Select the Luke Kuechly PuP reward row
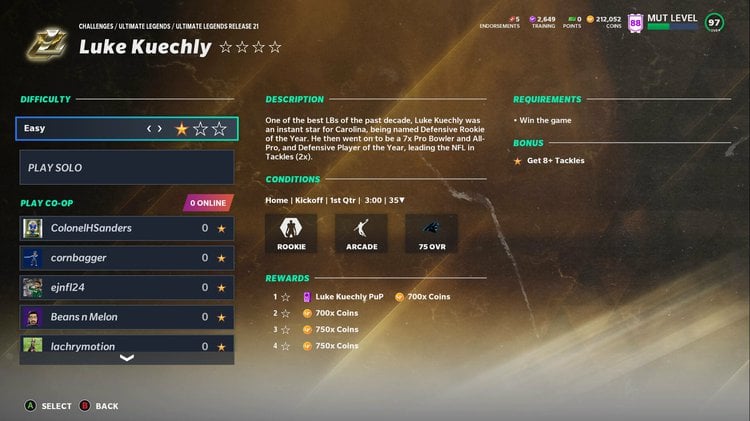Viewport: 750px width, 421px height. [349, 297]
